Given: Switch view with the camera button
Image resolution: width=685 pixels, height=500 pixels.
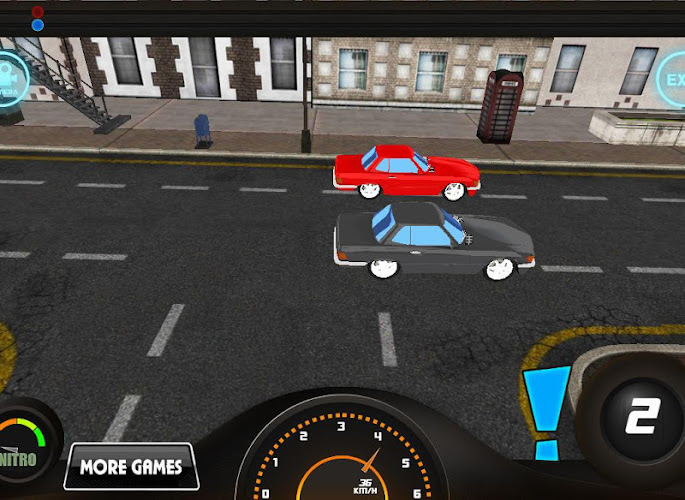Looking at the screenshot, I should [10, 78].
